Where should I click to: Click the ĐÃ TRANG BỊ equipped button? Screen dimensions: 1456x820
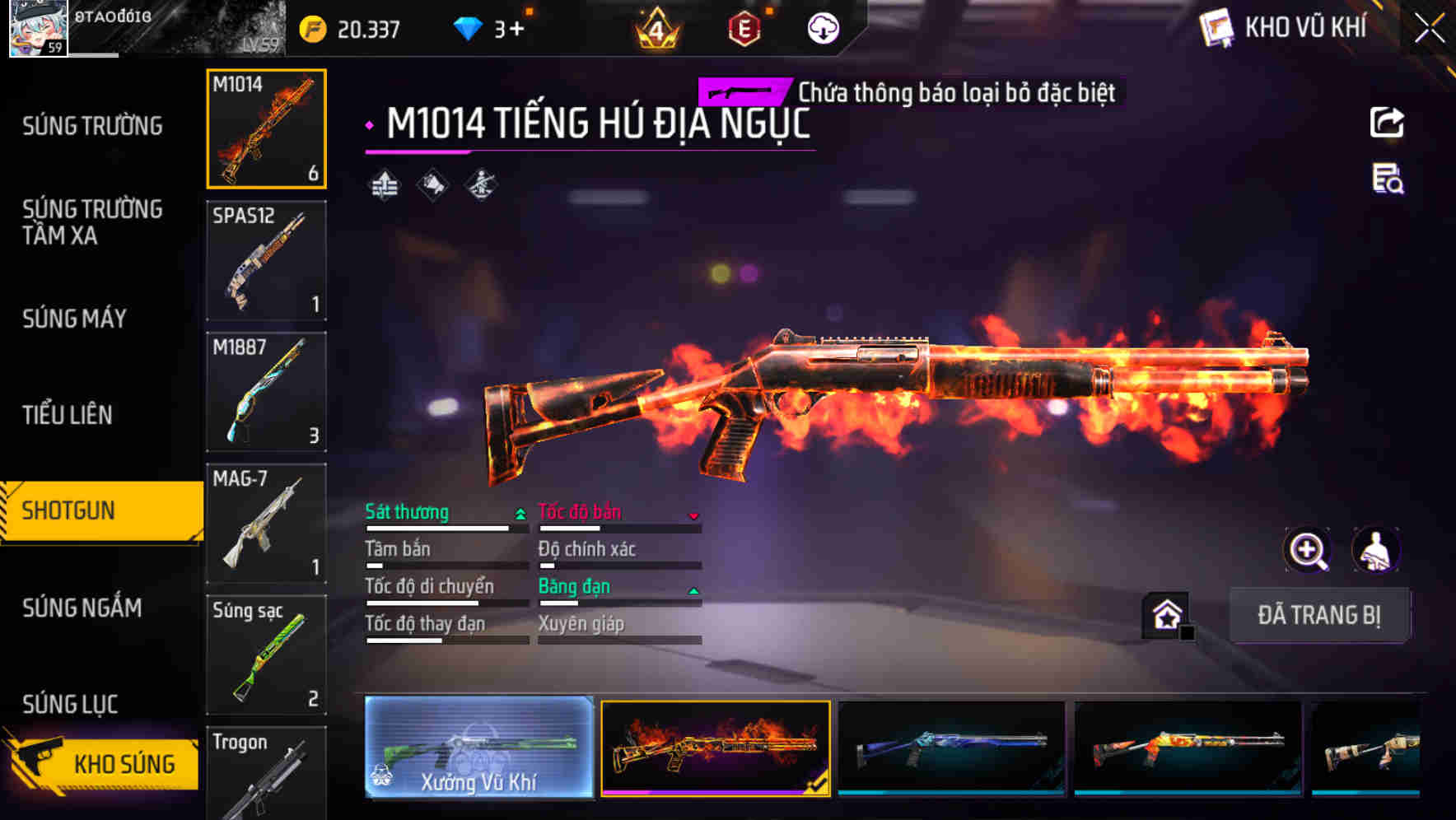tap(1320, 615)
